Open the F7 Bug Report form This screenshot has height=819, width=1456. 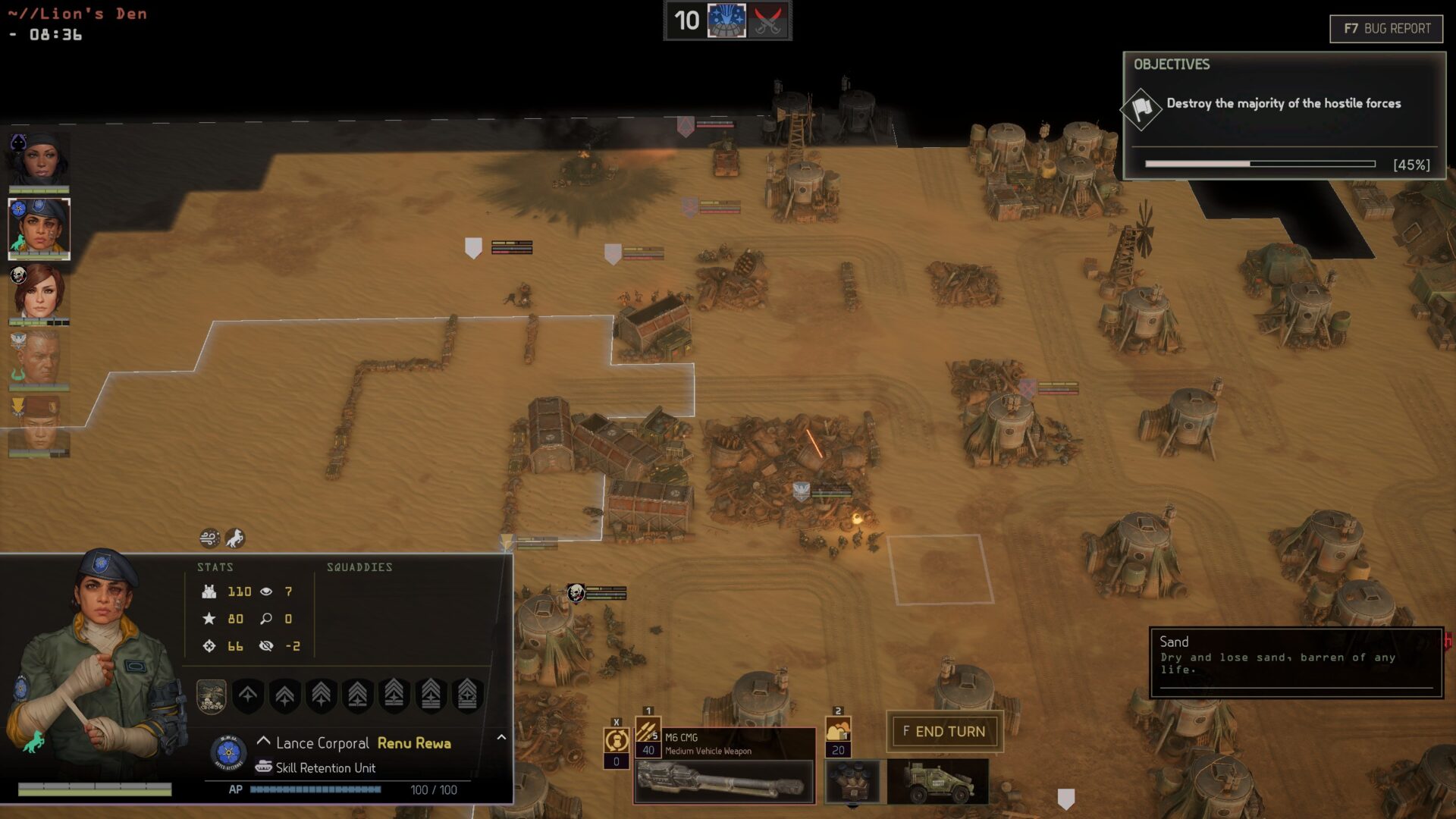[1386, 29]
